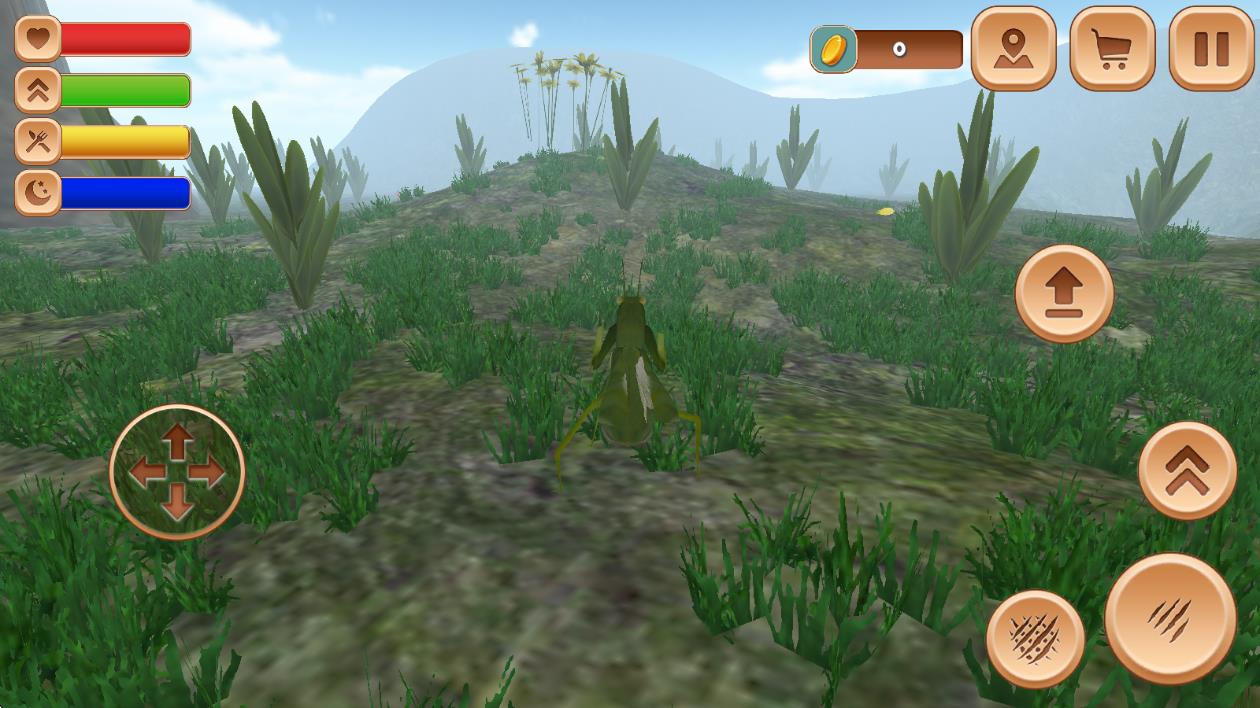Activate the double-chevron sprint button
Screen dimensions: 1260x708
(x=1187, y=471)
